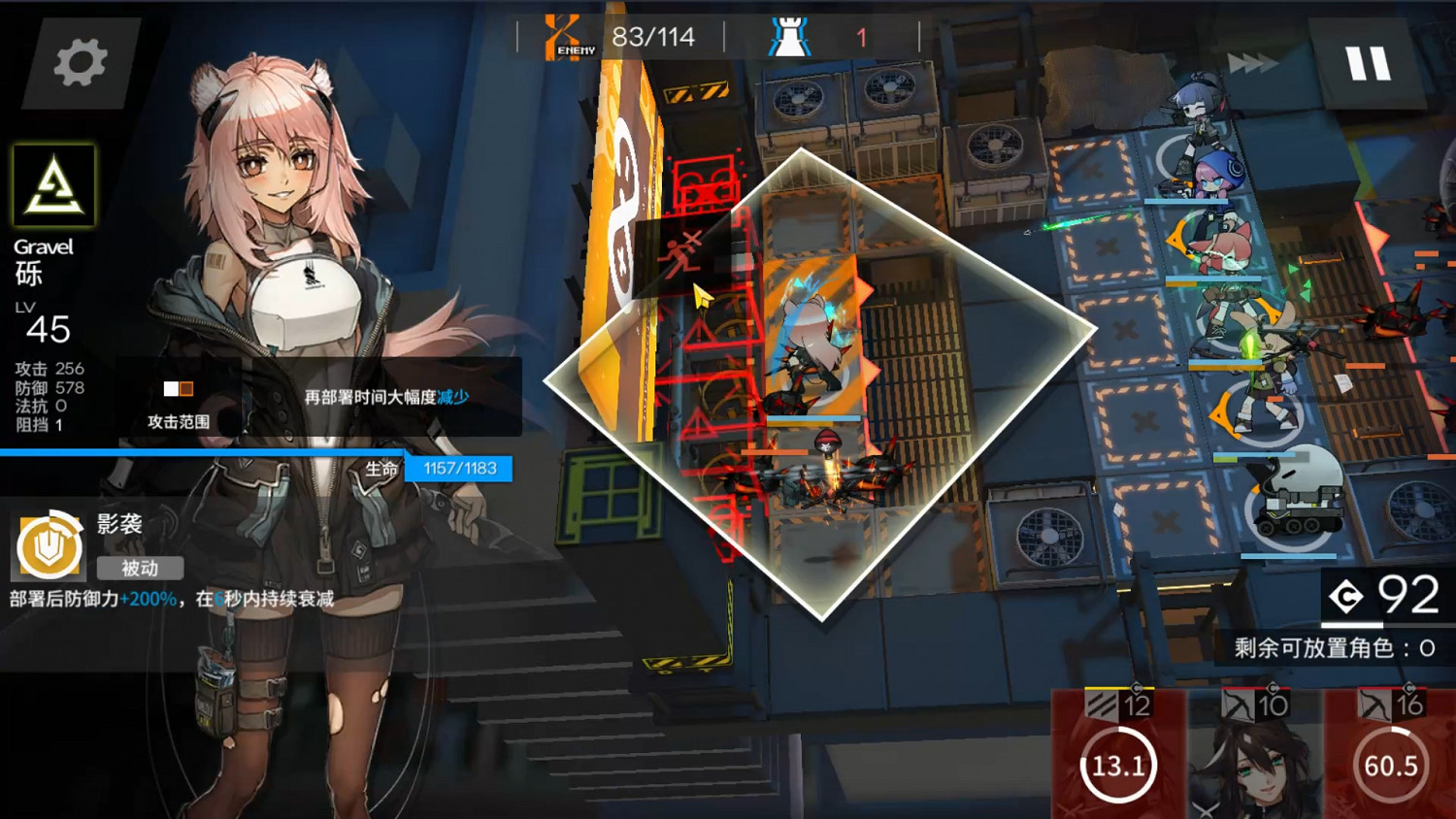
Task: Select the sniper card cooling at 60.5
Action: pyautogui.click(x=1392, y=766)
